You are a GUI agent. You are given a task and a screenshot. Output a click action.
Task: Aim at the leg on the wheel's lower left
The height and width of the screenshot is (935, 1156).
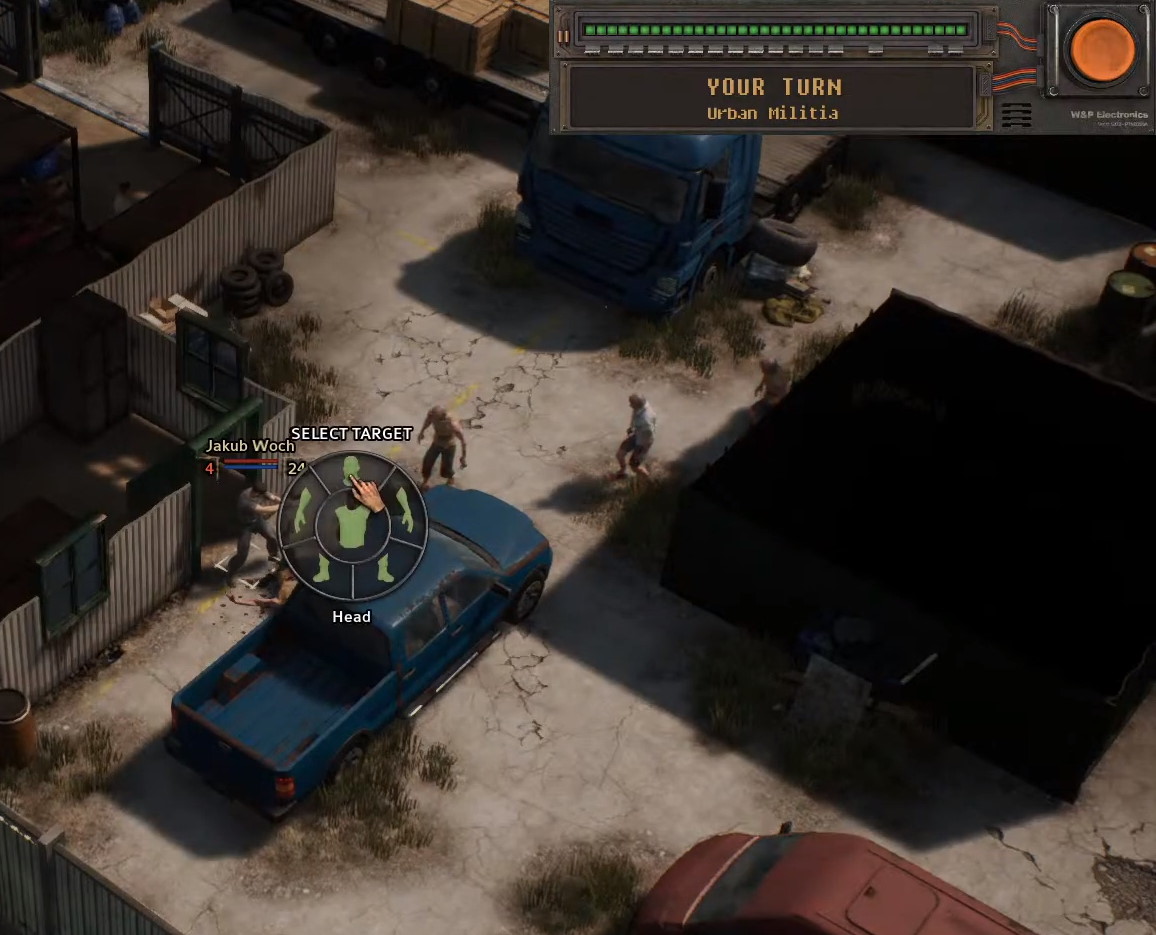click(320, 571)
